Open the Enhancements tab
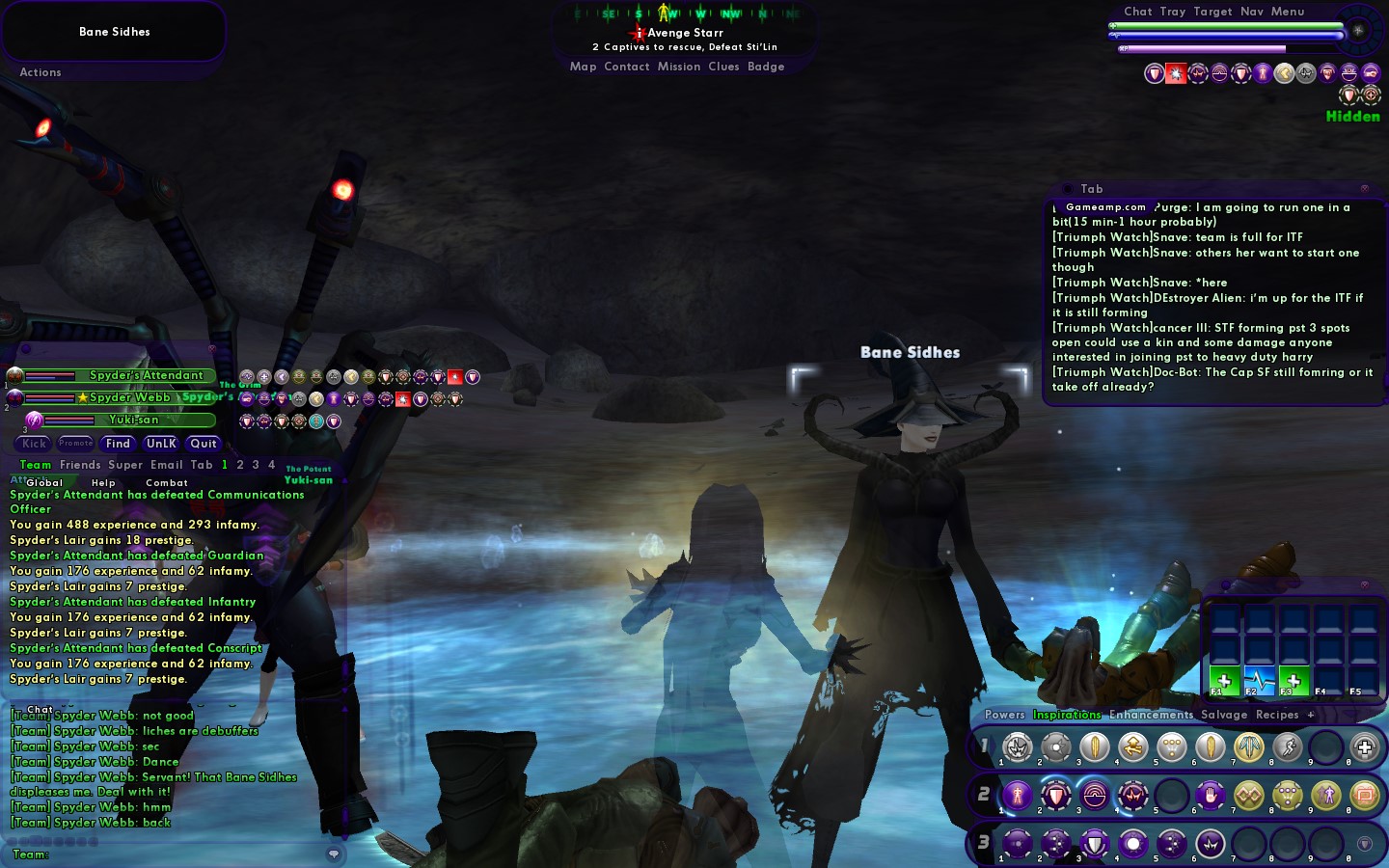Viewport: 1389px width, 868px height. (x=1151, y=715)
